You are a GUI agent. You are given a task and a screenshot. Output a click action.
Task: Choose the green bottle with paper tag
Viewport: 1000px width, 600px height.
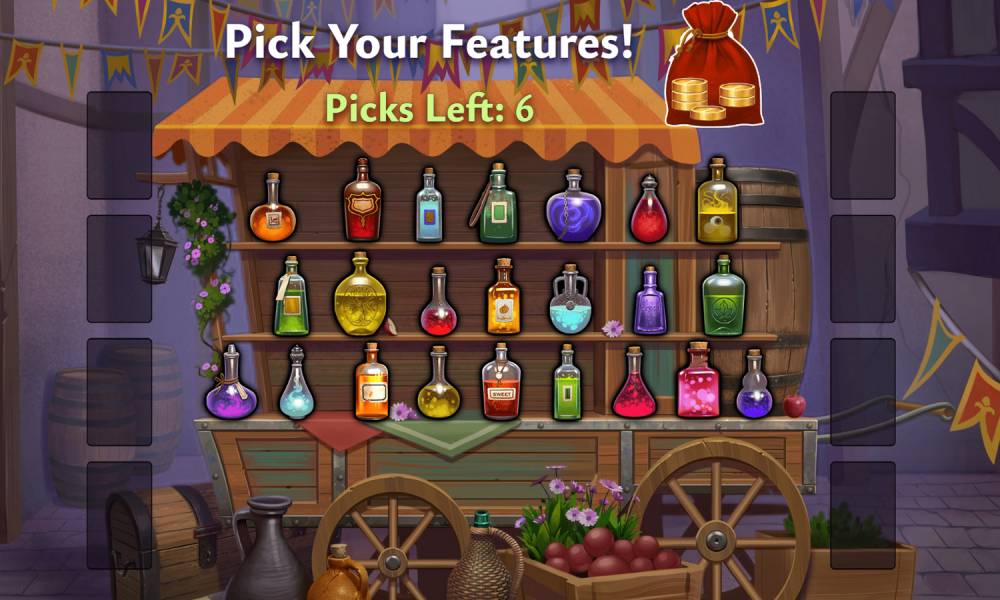tap(292, 298)
